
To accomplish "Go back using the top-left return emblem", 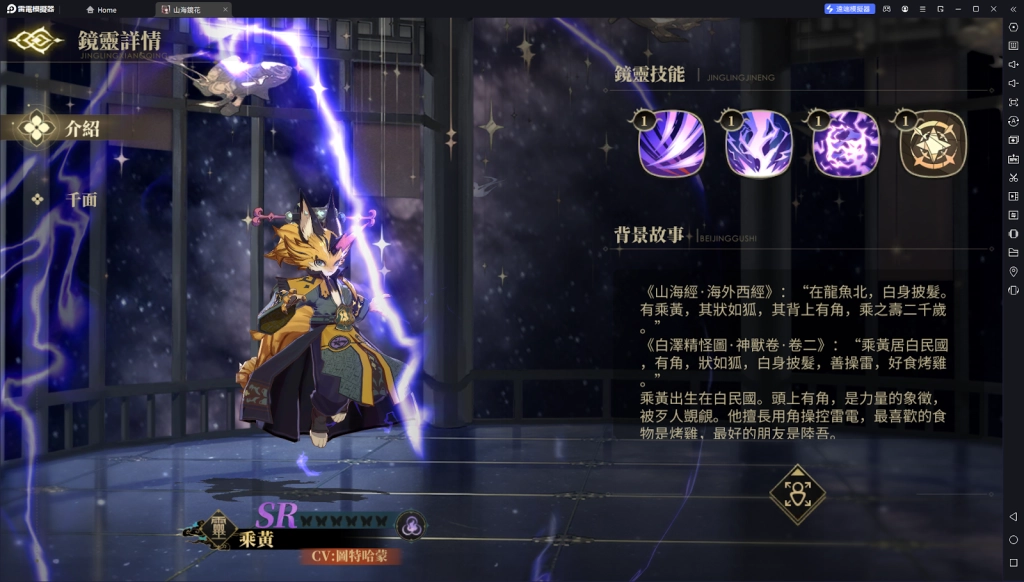I will tap(36, 41).
